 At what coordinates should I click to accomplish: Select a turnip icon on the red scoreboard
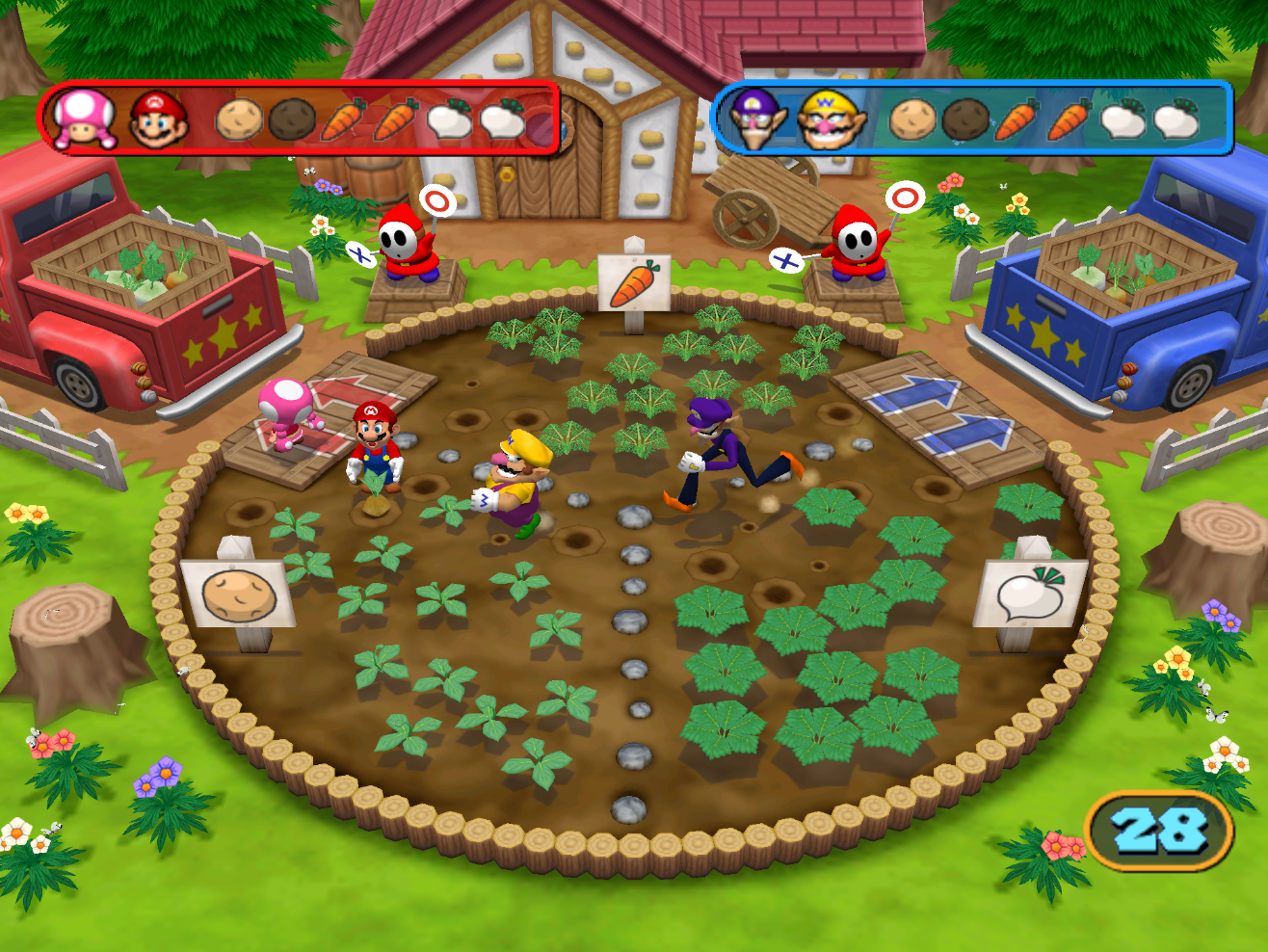click(451, 122)
